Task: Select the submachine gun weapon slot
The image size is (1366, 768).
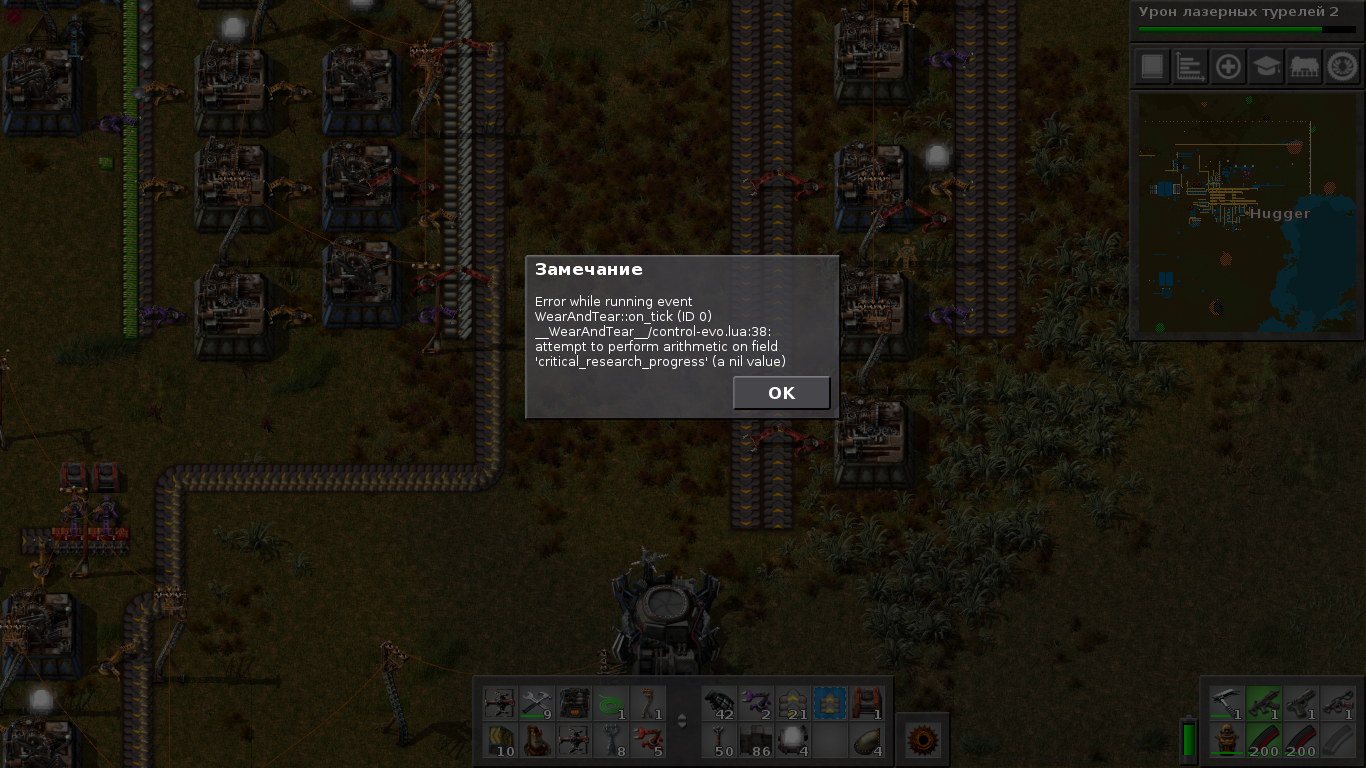Action: (x=1264, y=704)
